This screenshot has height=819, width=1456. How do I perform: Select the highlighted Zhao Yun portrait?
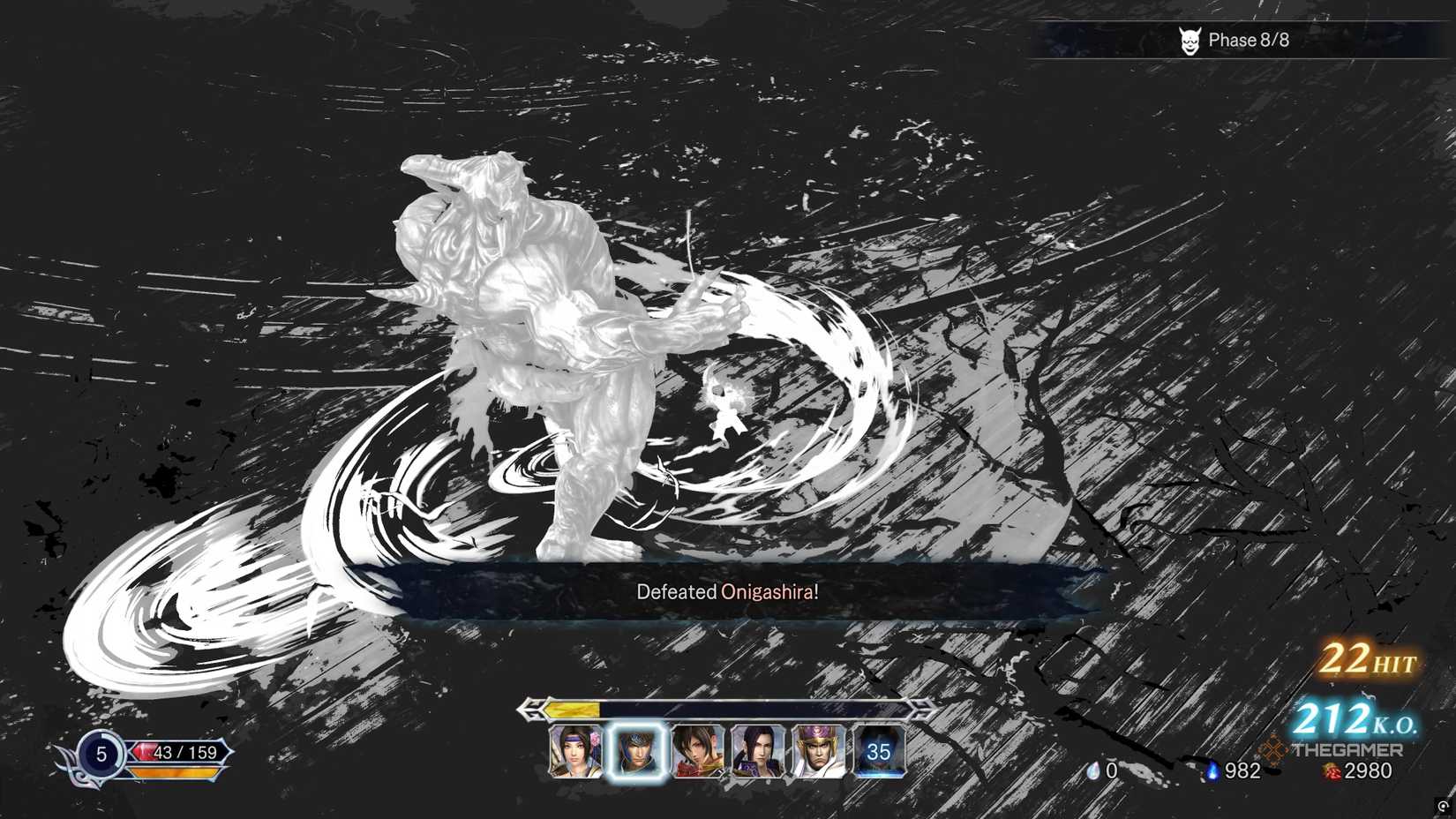click(637, 753)
